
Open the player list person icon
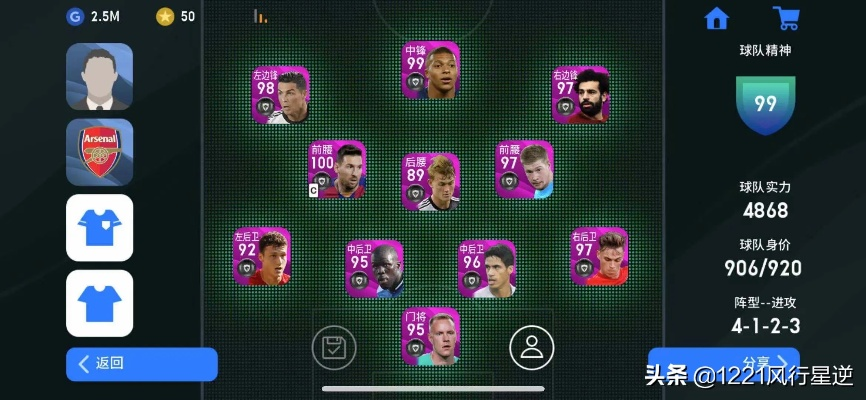(531, 348)
